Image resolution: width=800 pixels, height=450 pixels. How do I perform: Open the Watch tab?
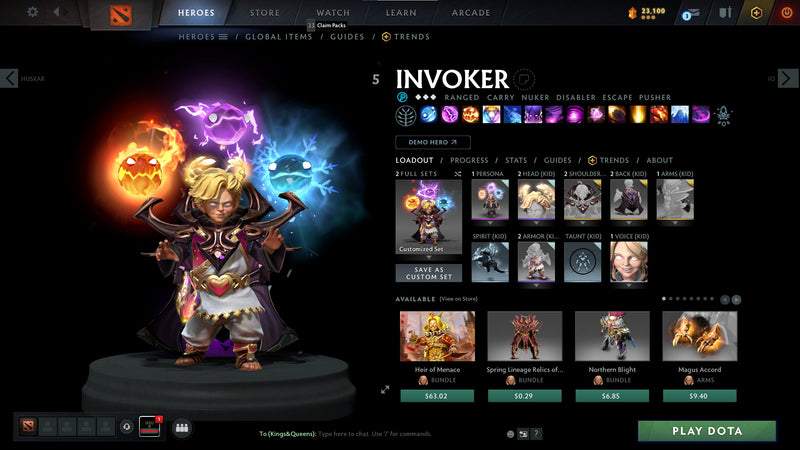[x=333, y=13]
